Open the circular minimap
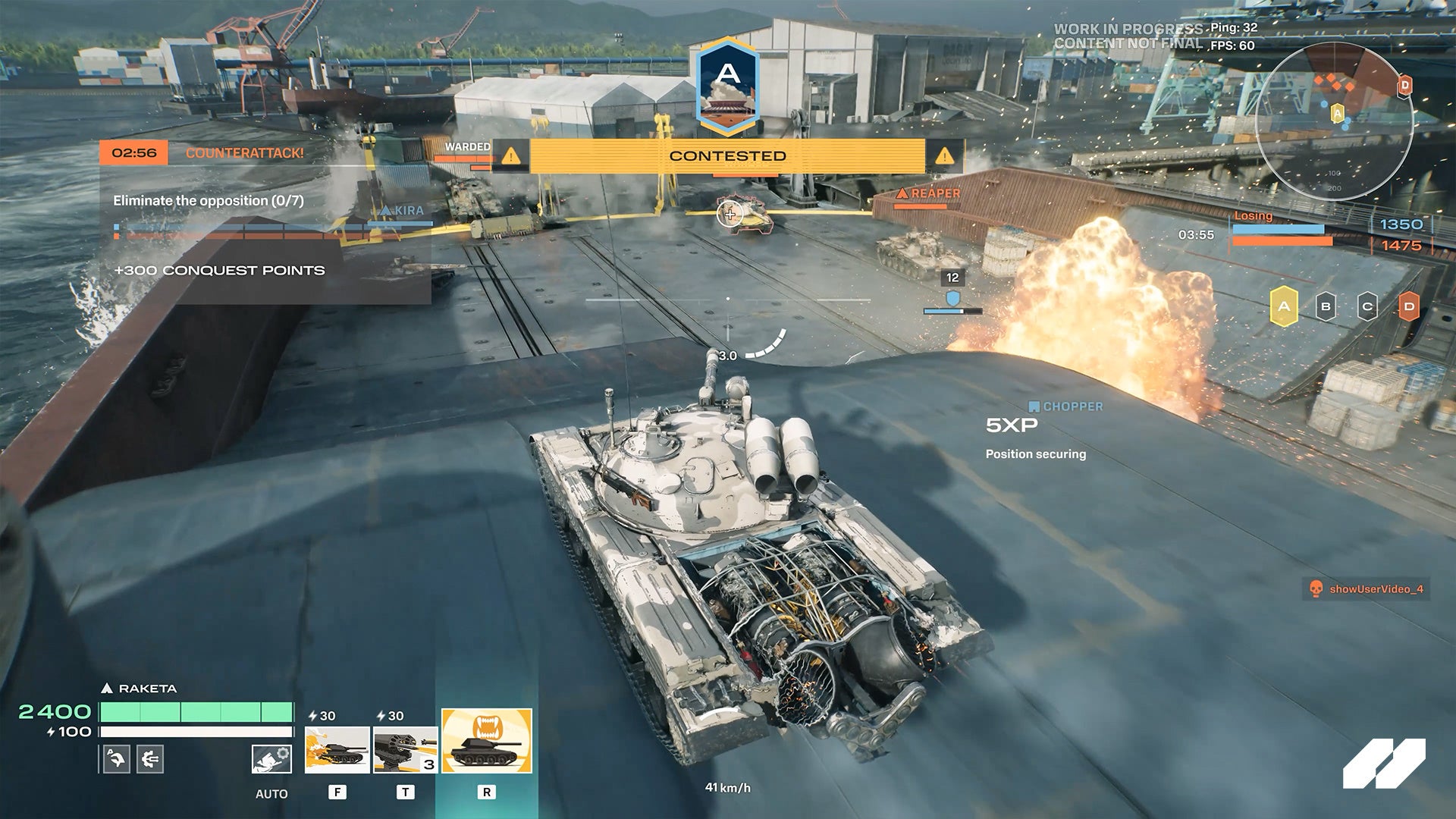 click(x=1334, y=121)
